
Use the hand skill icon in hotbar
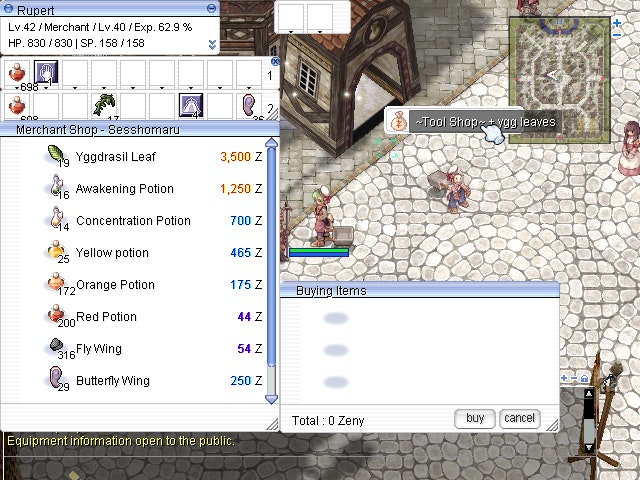click(x=46, y=73)
